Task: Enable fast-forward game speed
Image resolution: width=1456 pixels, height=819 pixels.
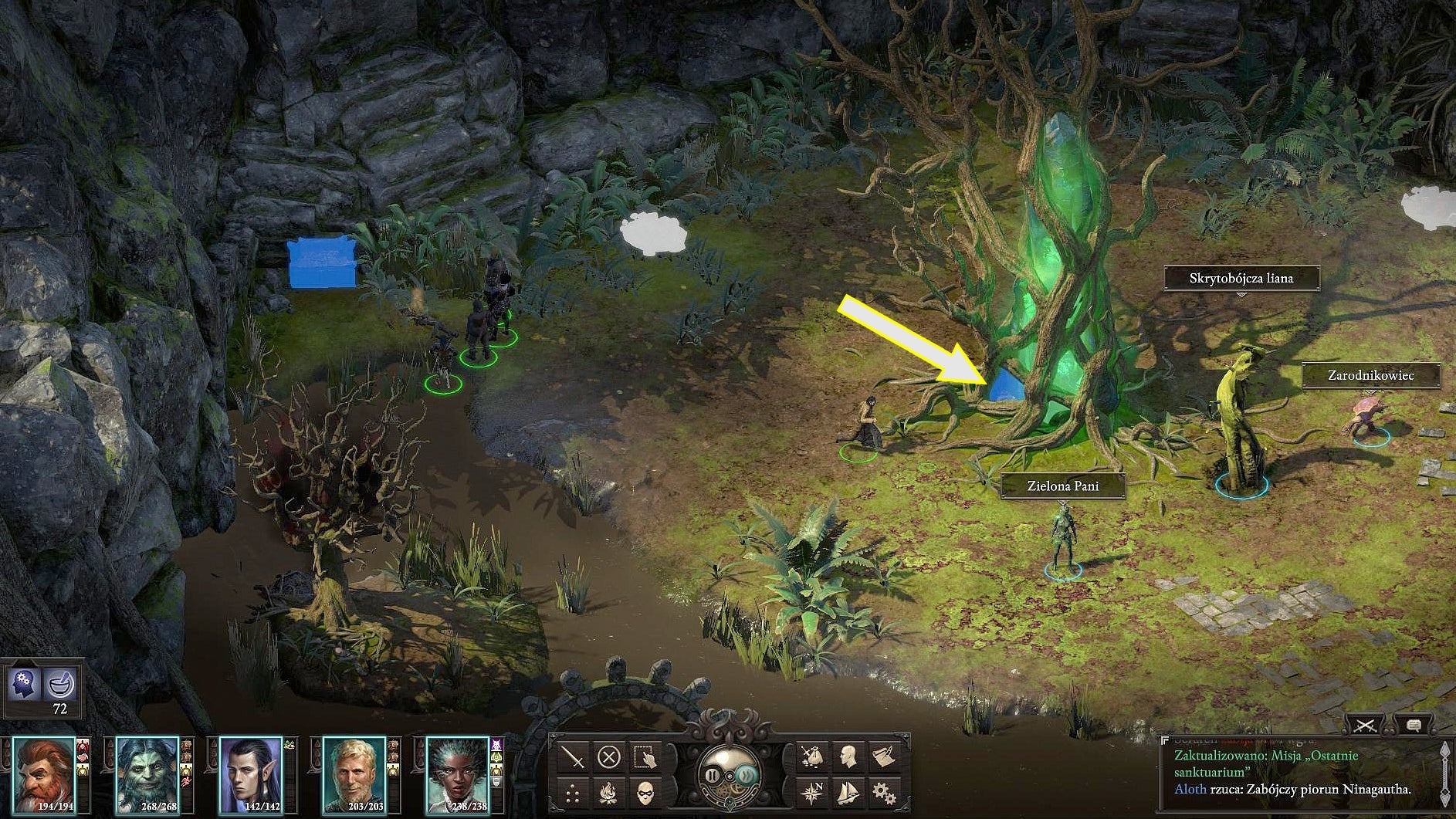Action: click(x=744, y=776)
